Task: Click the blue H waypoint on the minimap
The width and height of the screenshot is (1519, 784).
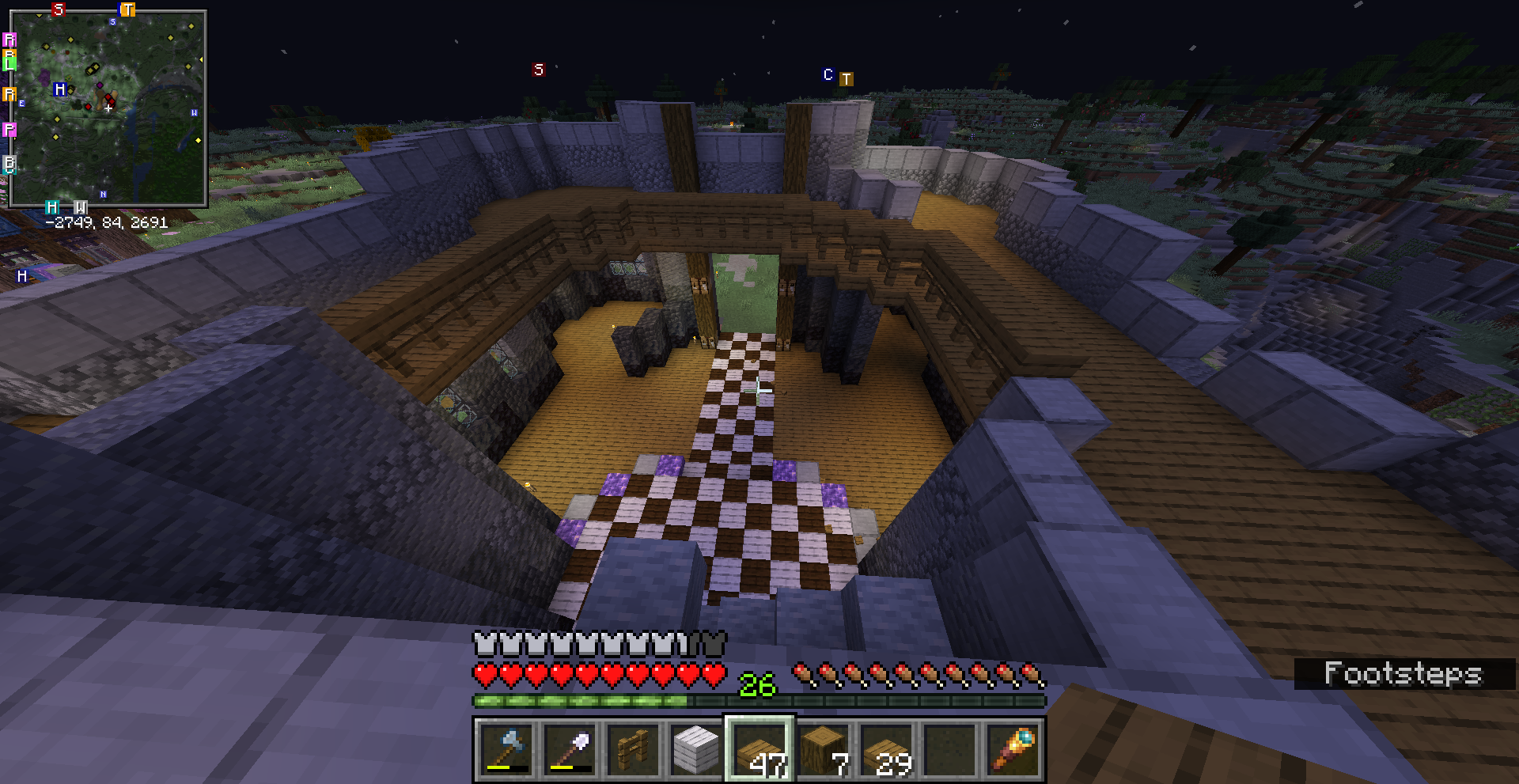Action: pyautogui.click(x=60, y=89)
